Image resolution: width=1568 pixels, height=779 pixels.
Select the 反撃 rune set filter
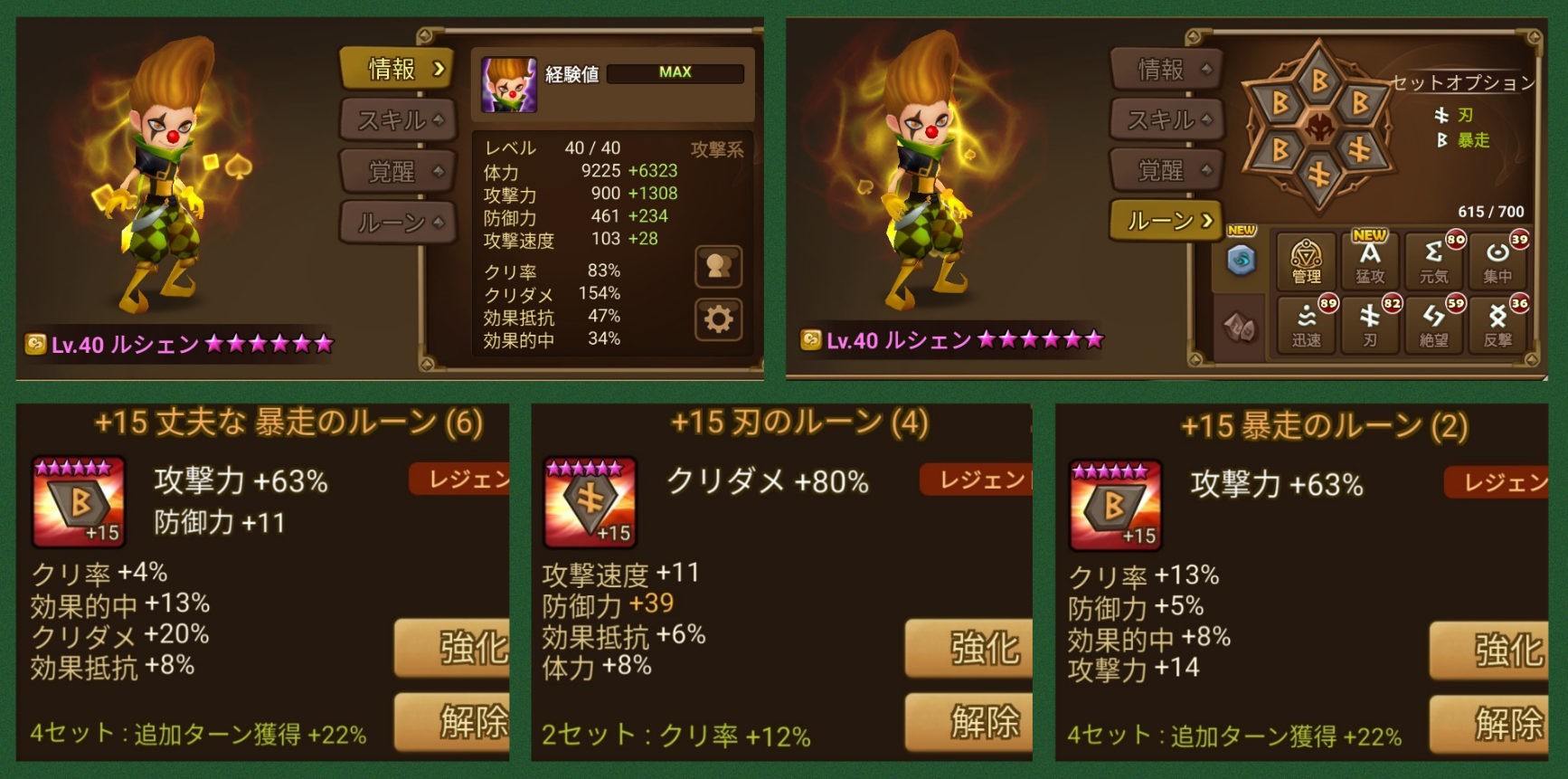(x=1499, y=326)
